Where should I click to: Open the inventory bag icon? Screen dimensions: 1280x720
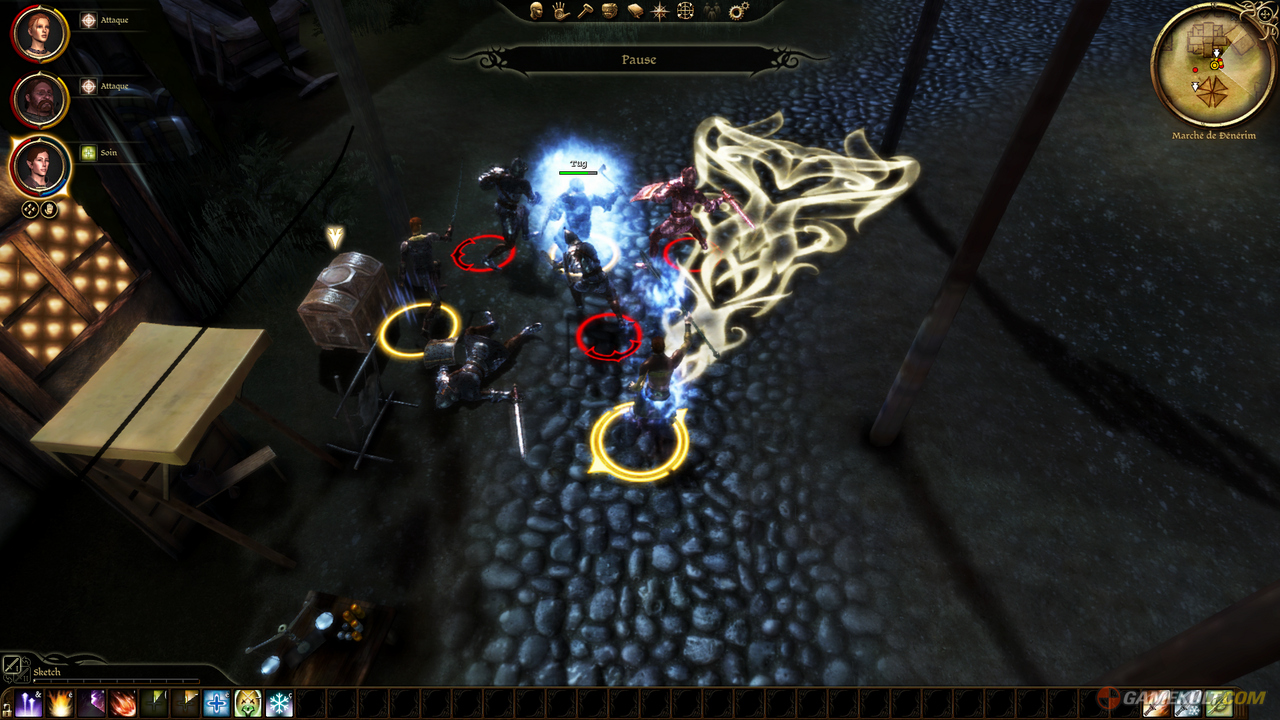610,11
